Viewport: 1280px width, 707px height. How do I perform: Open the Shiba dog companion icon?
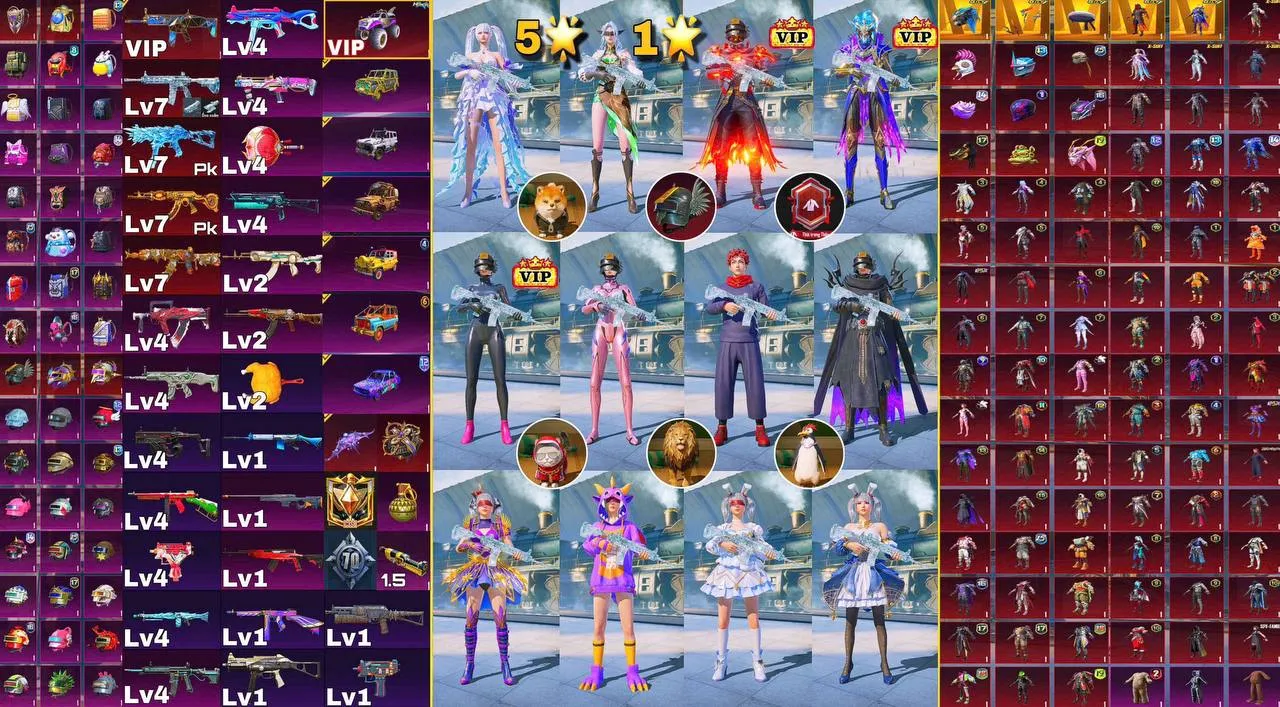[x=551, y=206]
